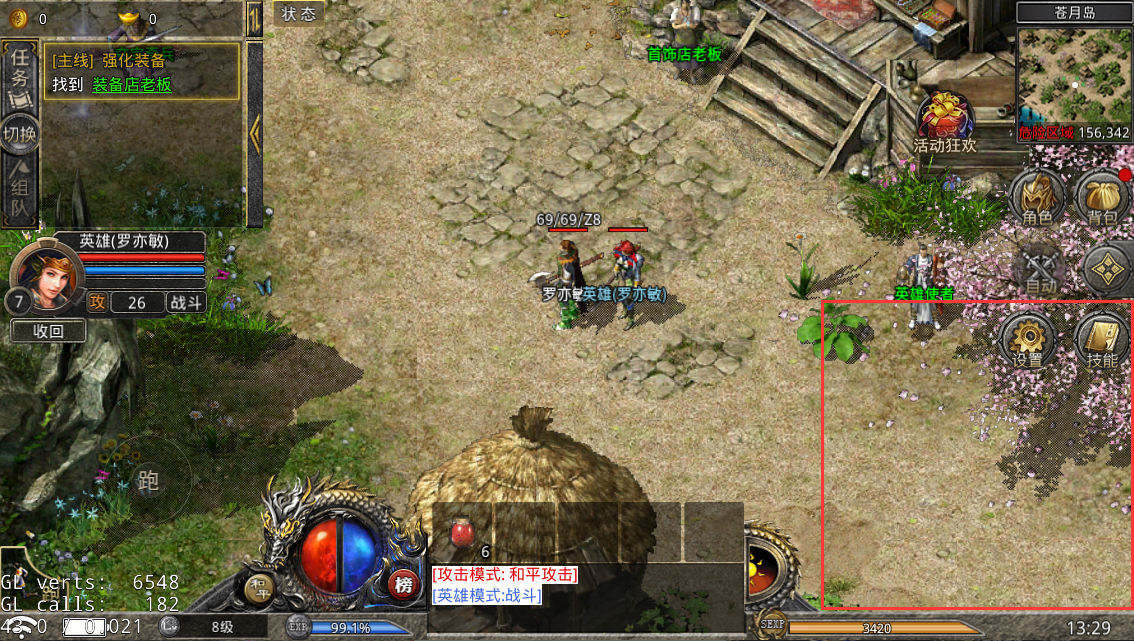Open the 活动狂欢 event gift icon
The width and height of the screenshot is (1134, 641).
tap(945, 121)
